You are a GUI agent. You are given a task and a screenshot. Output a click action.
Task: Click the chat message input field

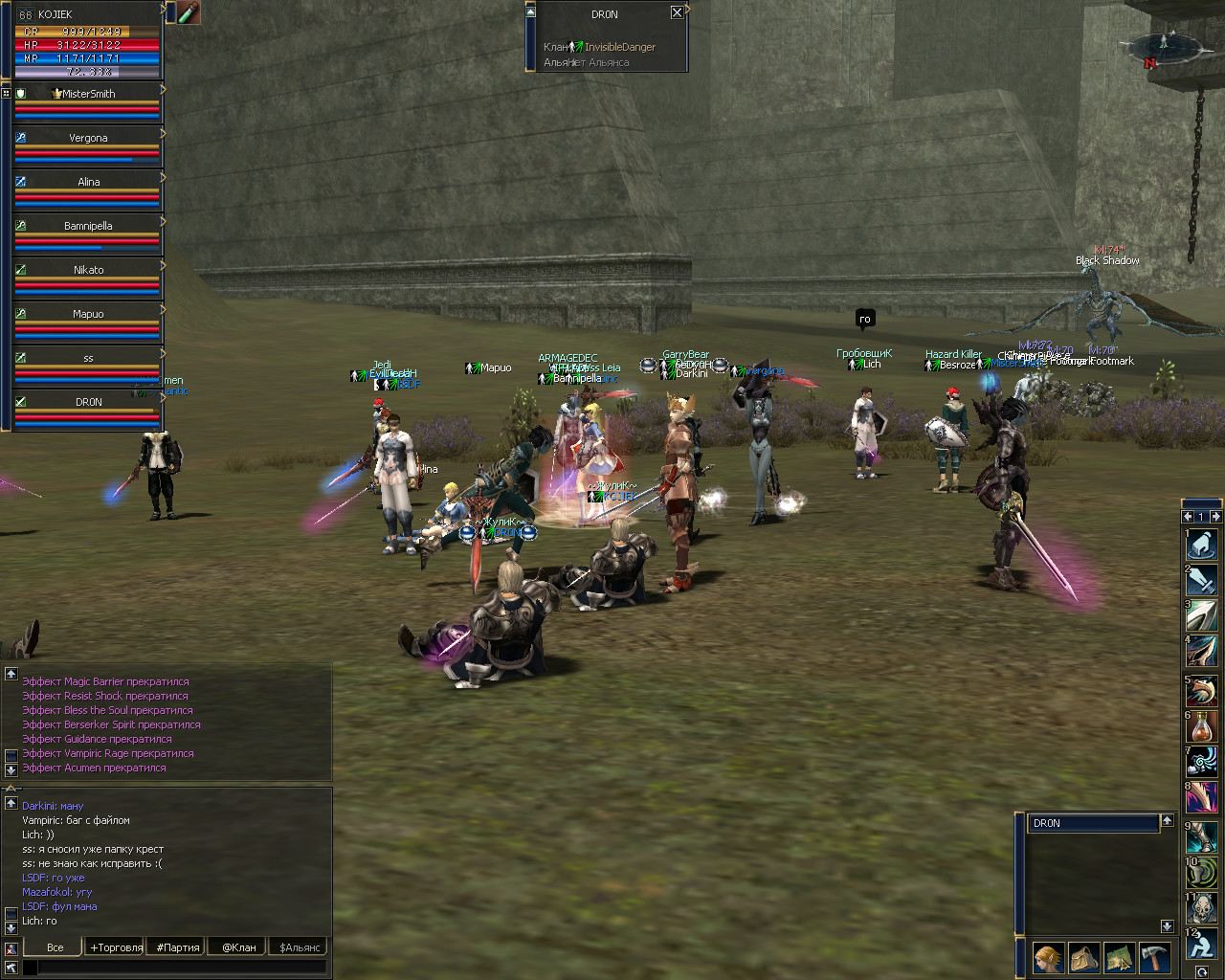click(x=182, y=968)
